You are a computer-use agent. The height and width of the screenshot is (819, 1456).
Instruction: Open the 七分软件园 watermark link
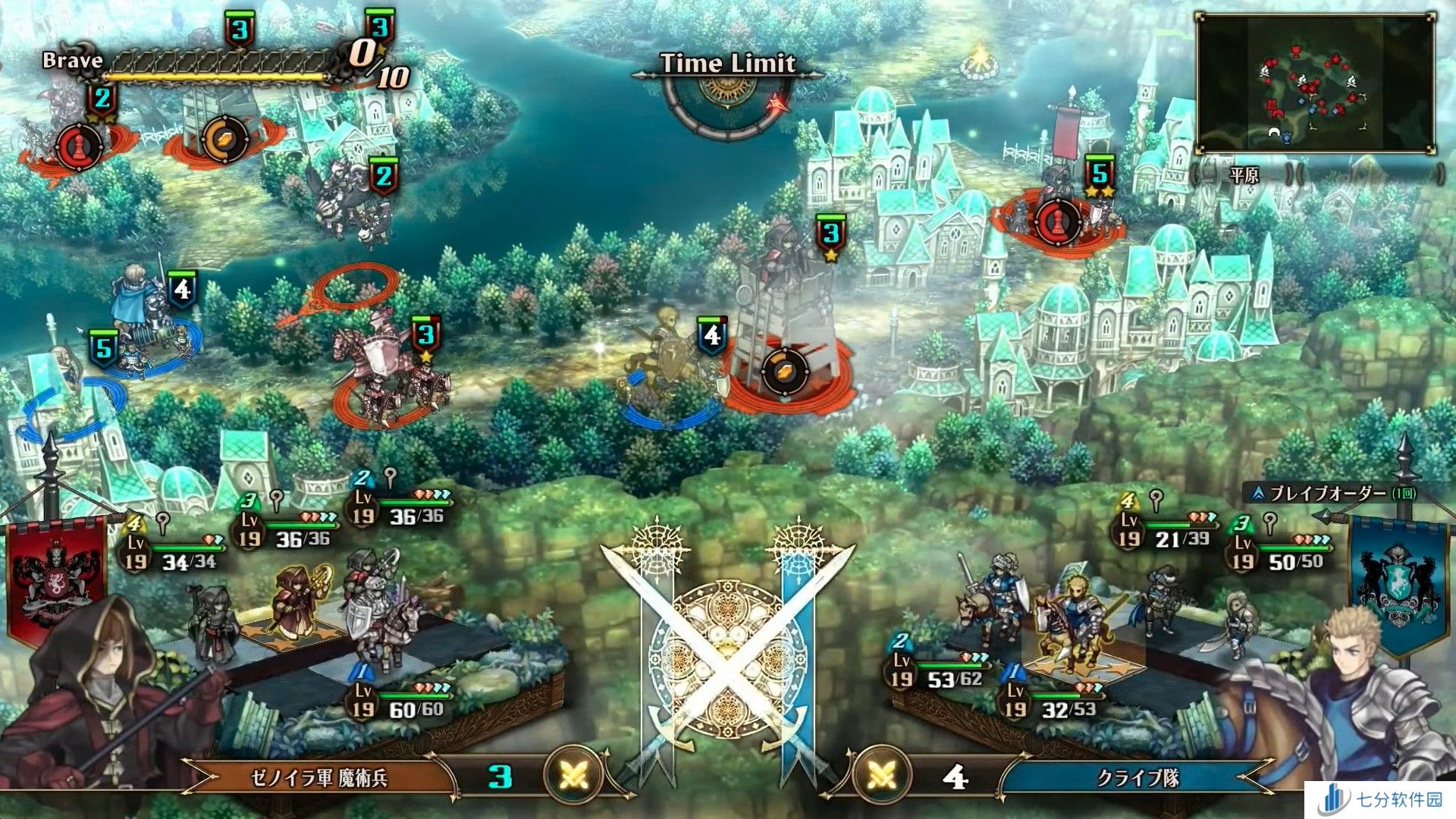click(x=1380, y=800)
